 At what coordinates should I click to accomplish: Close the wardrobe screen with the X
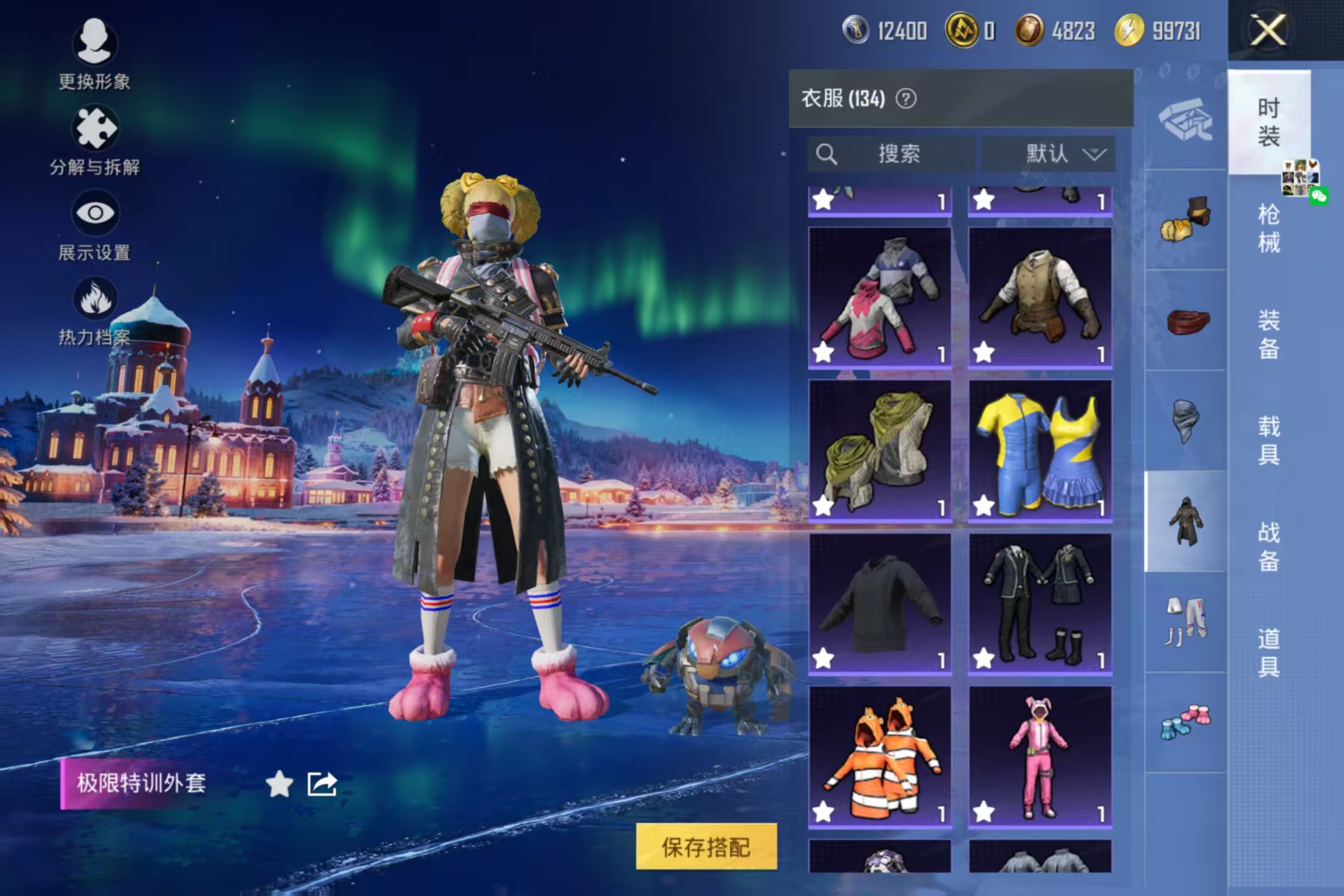coord(1268,32)
